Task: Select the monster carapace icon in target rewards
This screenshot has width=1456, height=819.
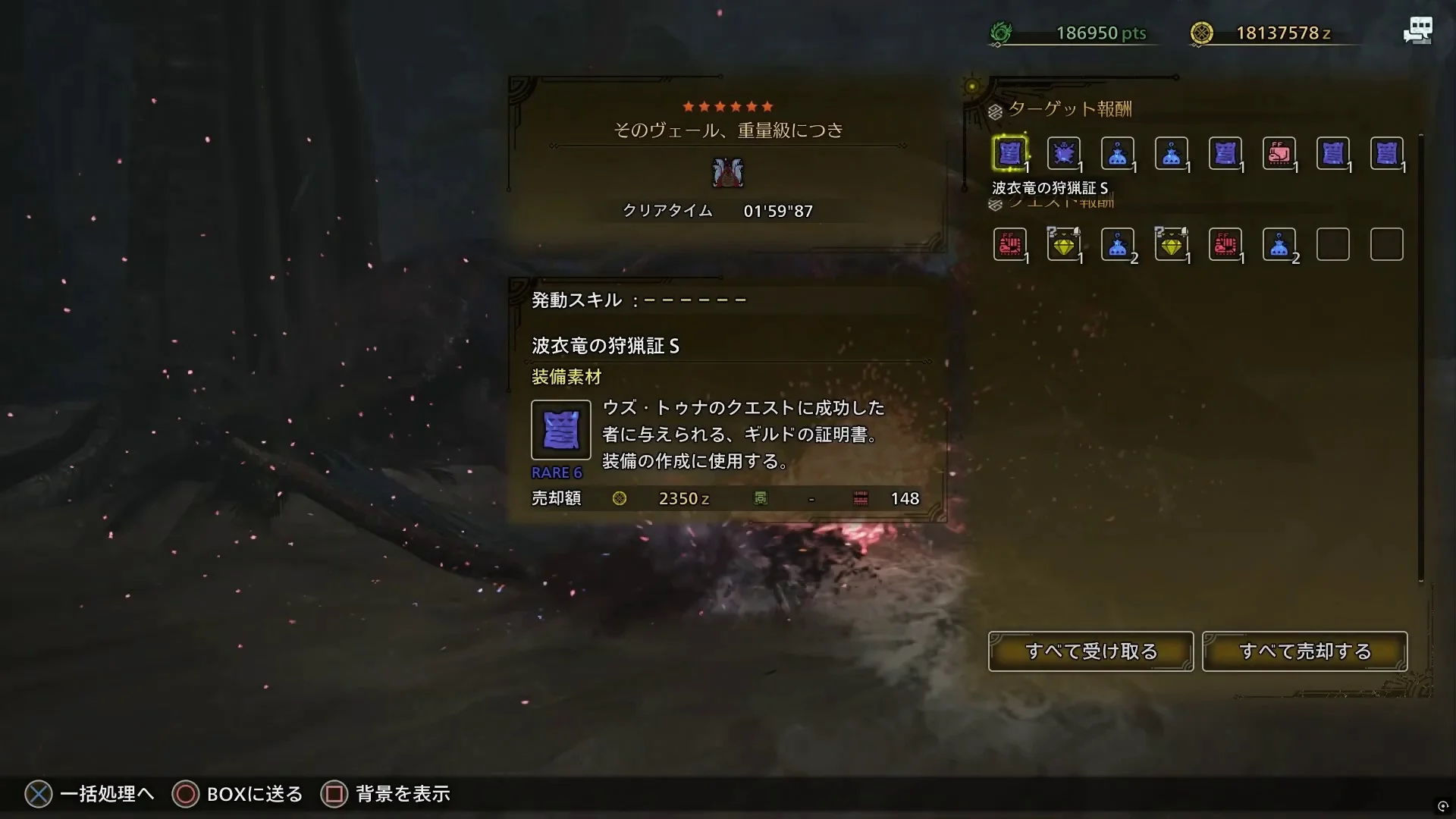Action: point(1064,153)
